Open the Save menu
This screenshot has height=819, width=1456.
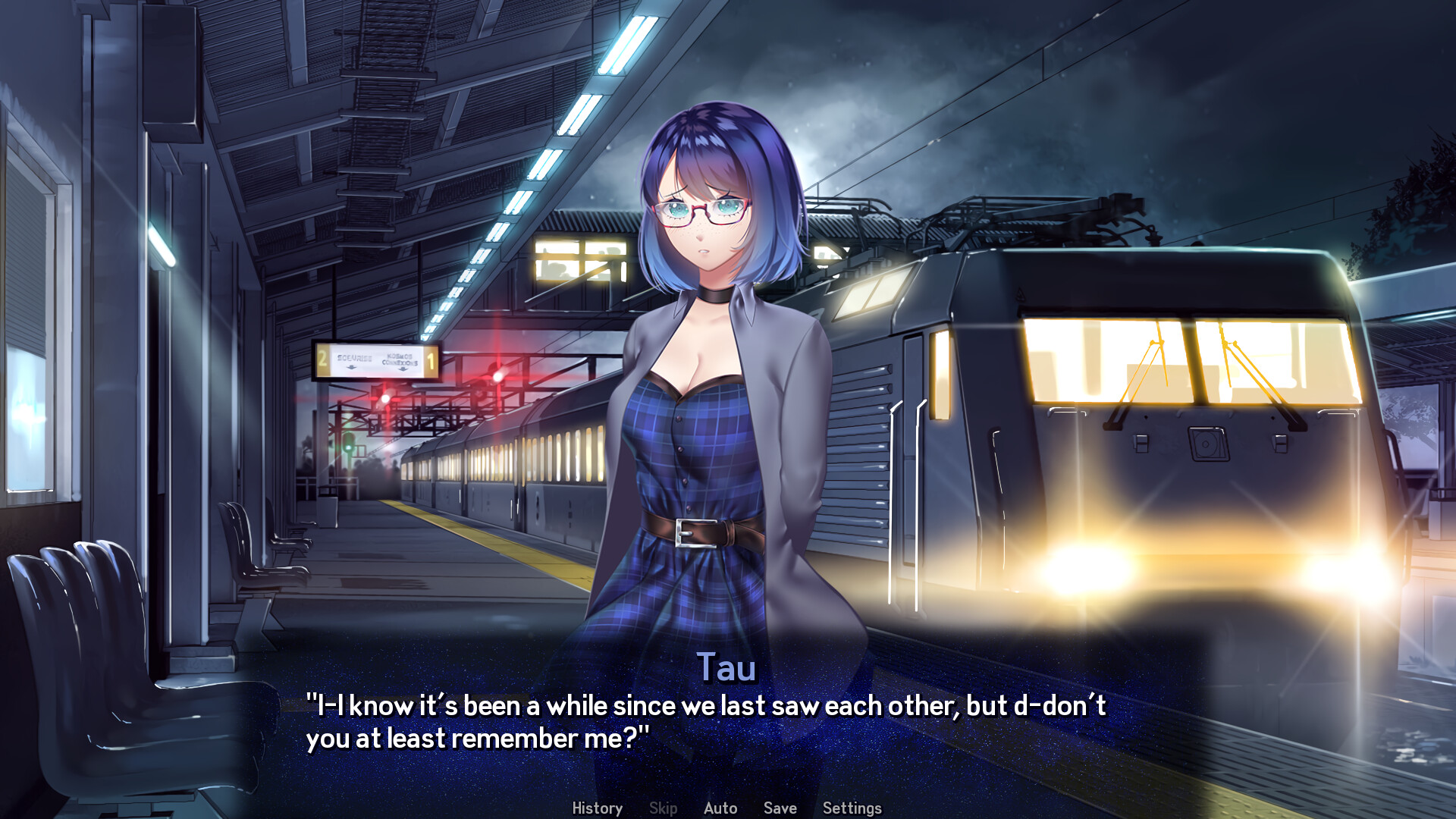[780, 808]
